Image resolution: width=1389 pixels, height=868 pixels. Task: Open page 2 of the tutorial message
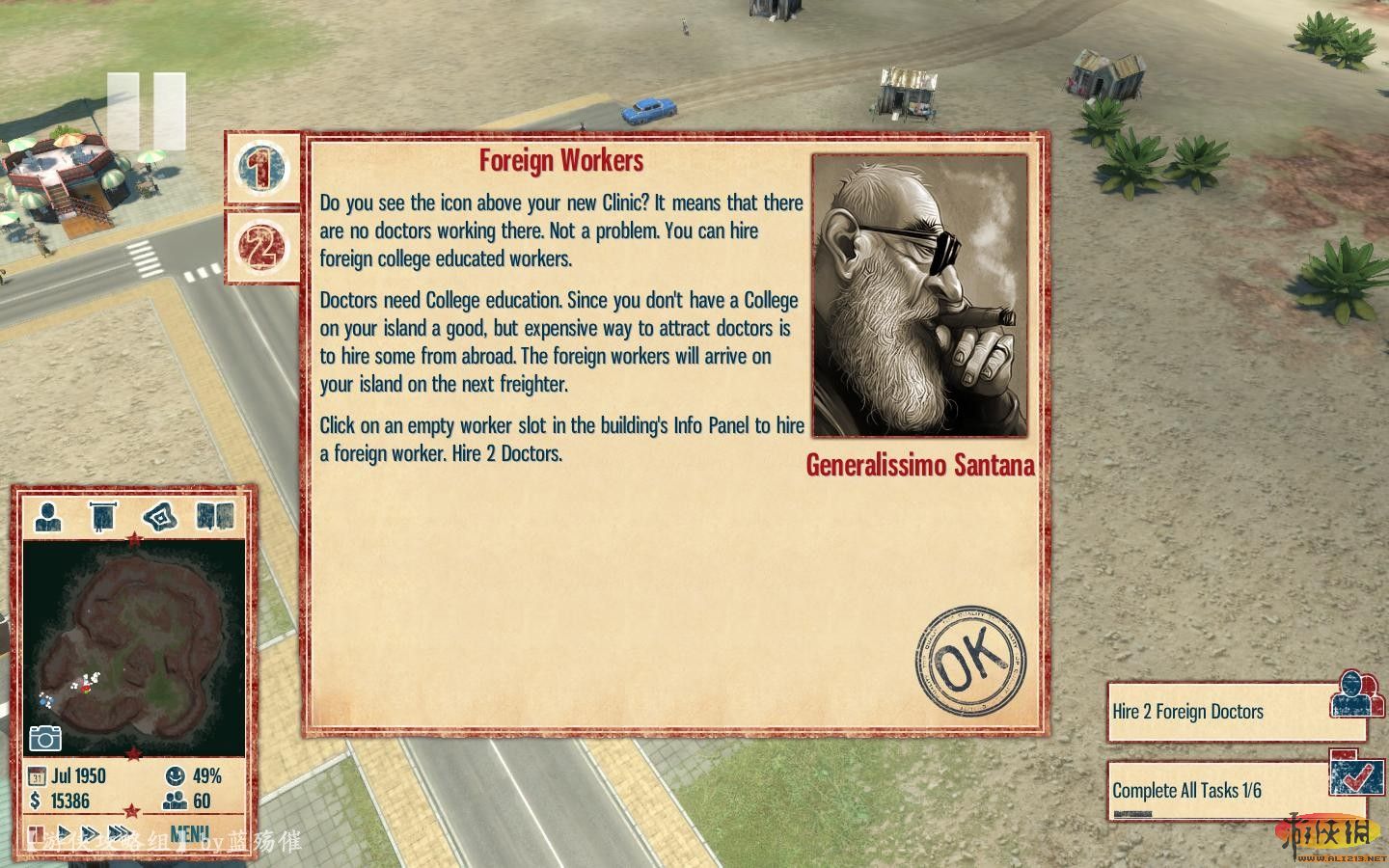[x=260, y=247]
